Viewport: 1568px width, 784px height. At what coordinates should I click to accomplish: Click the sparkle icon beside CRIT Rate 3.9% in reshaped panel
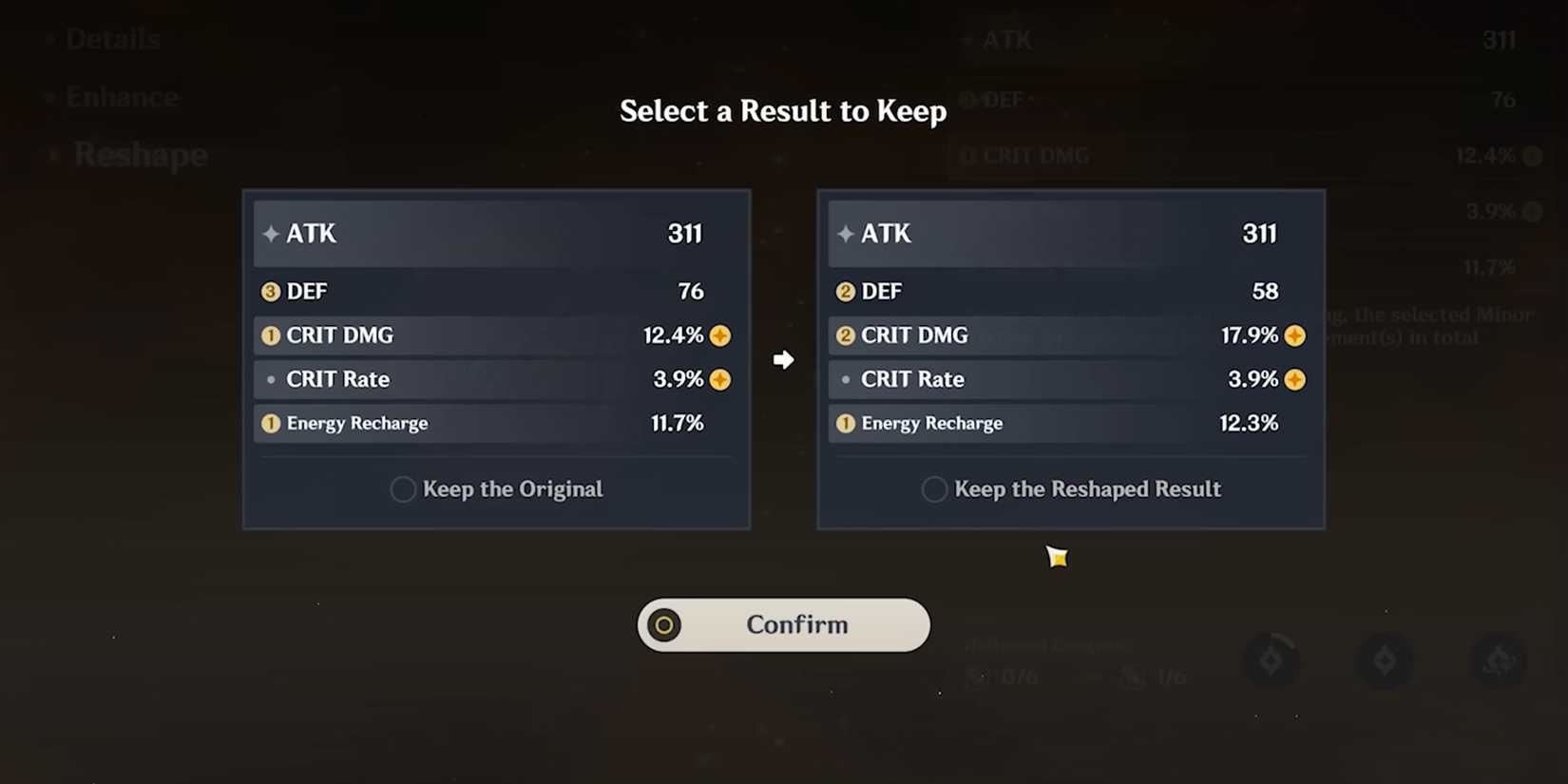click(1295, 379)
